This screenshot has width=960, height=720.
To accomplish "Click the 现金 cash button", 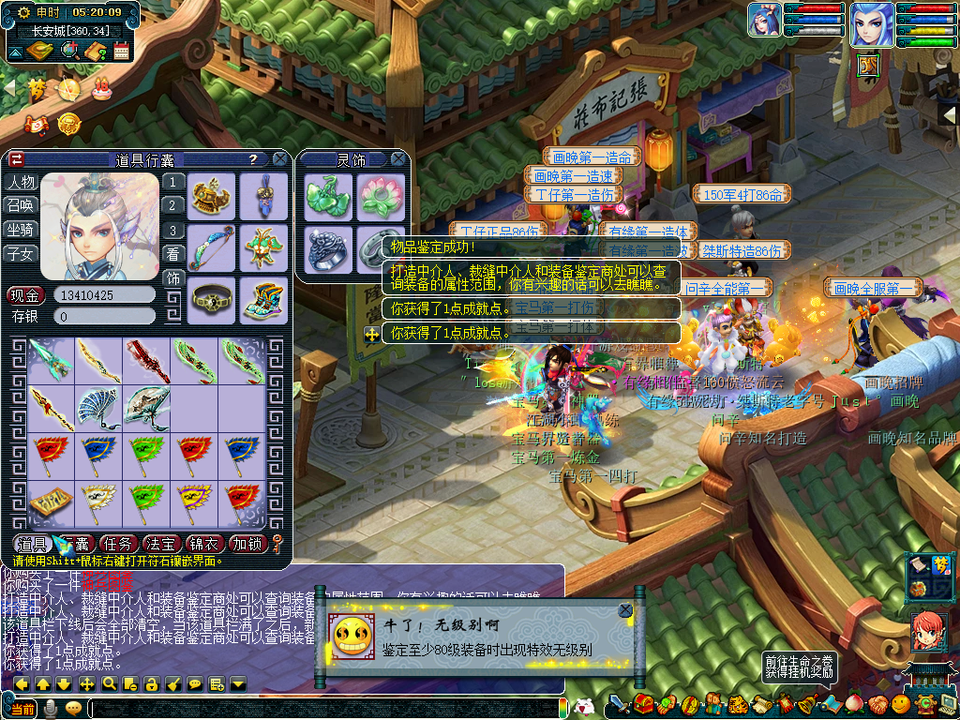I will 26,295.
